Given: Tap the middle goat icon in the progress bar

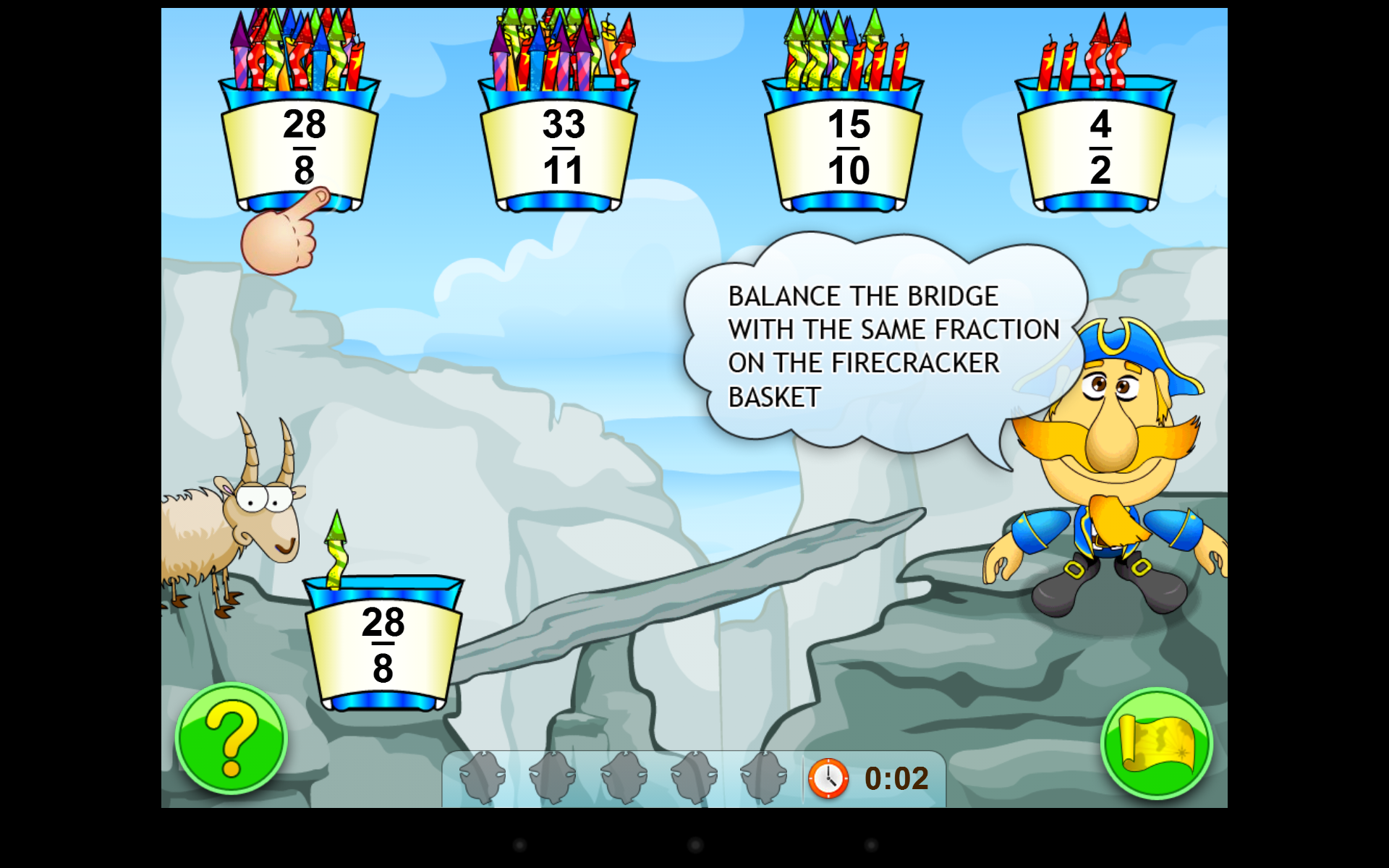Looking at the screenshot, I should (x=622, y=778).
